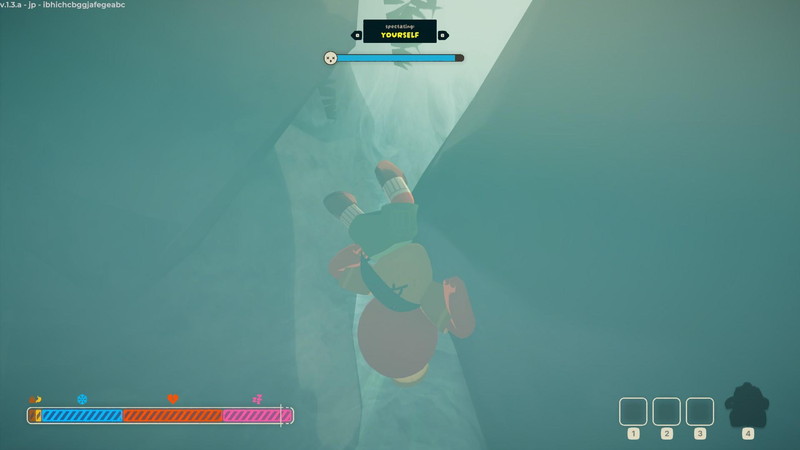The image size is (800, 450).
Task: Choose the empty item slot numbered 2
Action: tap(666, 411)
